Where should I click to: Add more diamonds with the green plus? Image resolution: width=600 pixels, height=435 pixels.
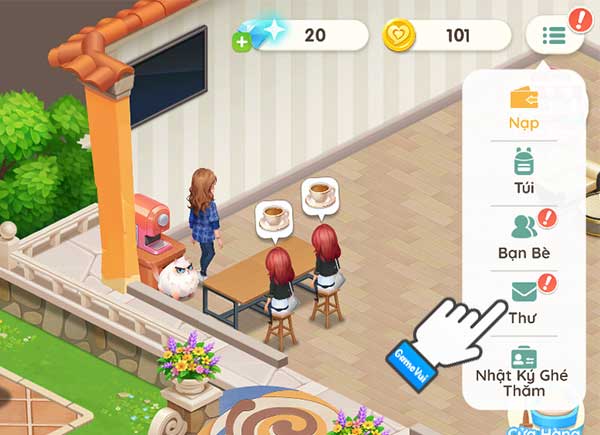coord(242,42)
